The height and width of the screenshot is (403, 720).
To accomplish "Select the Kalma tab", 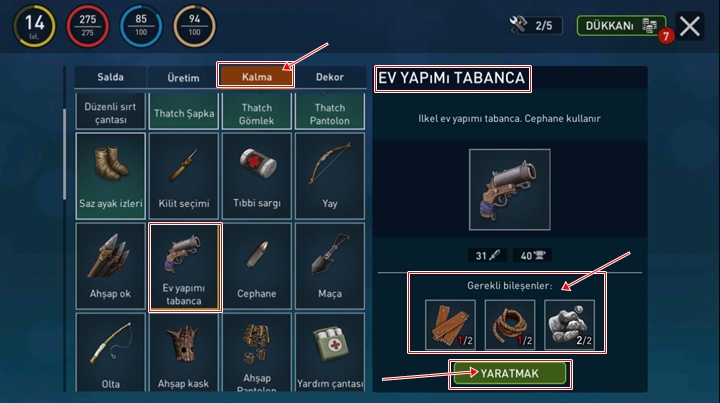I will point(255,76).
